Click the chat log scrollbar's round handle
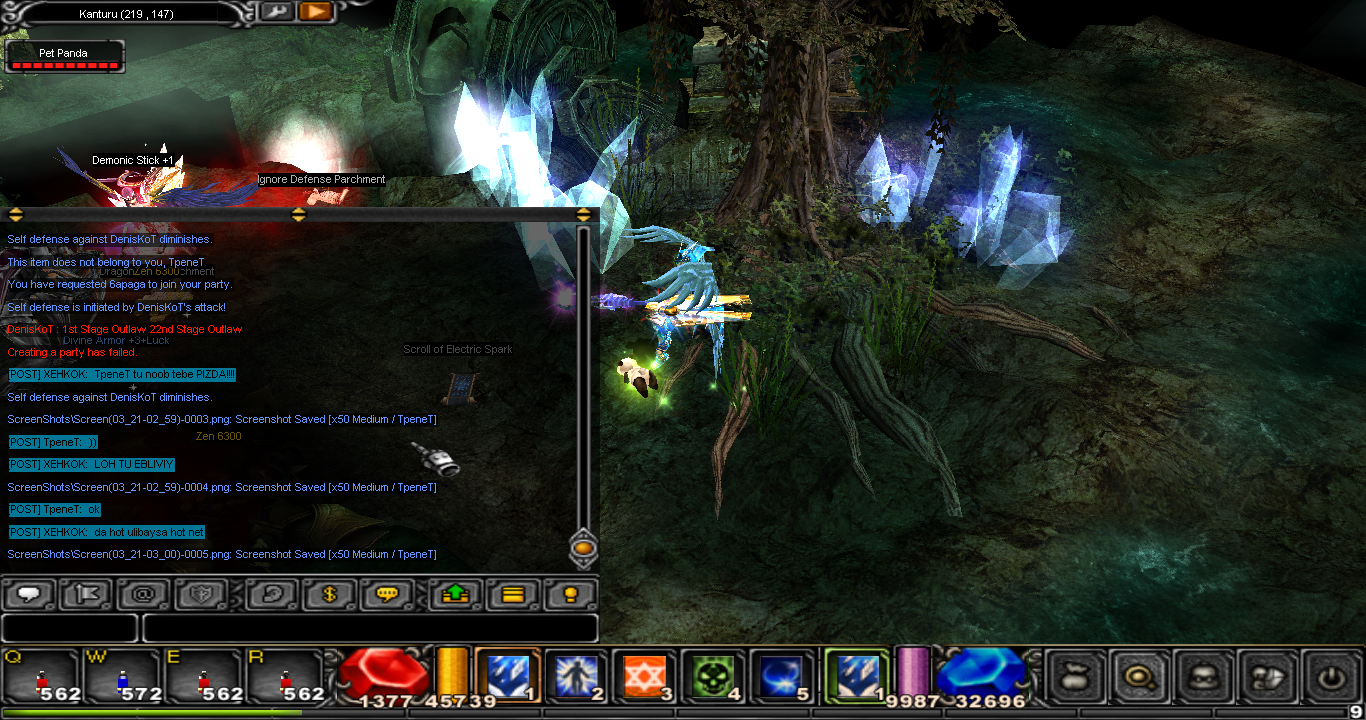The width and height of the screenshot is (1366, 720). (584, 548)
